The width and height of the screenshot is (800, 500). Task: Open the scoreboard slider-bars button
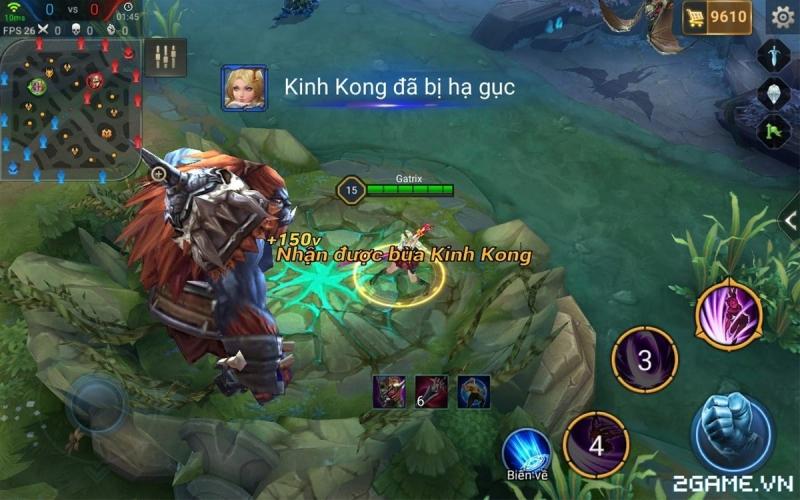click(165, 56)
